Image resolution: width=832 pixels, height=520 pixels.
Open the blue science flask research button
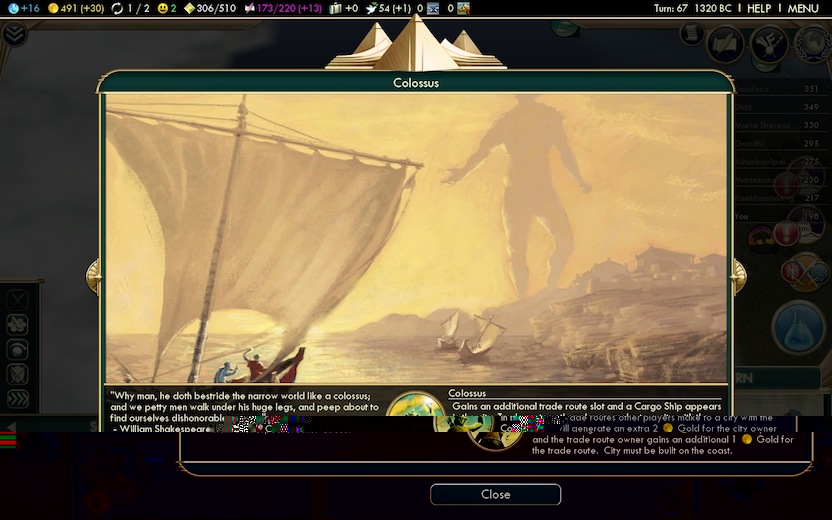click(798, 327)
